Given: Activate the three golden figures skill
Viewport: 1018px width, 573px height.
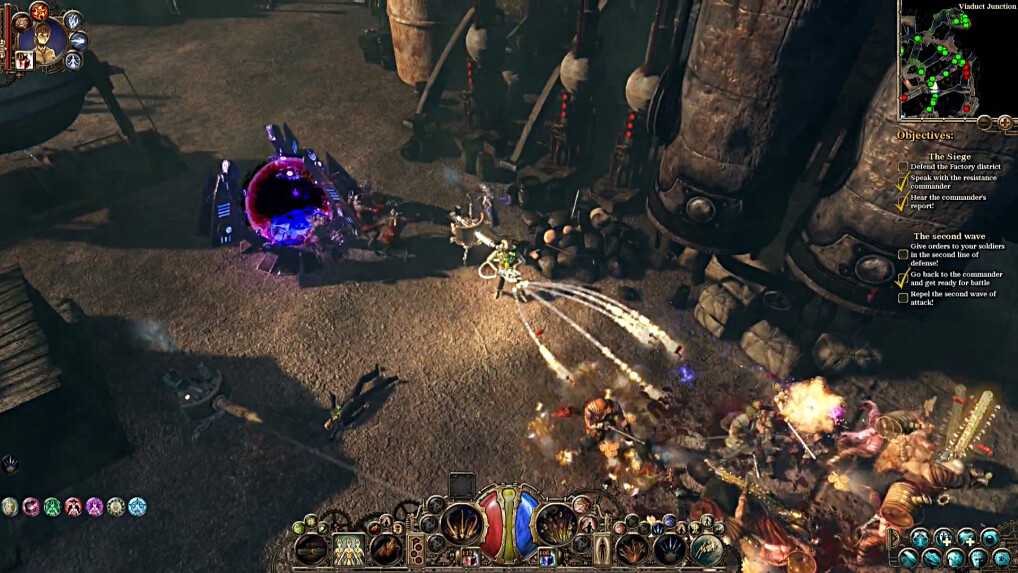Looking at the screenshot, I should [348, 548].
